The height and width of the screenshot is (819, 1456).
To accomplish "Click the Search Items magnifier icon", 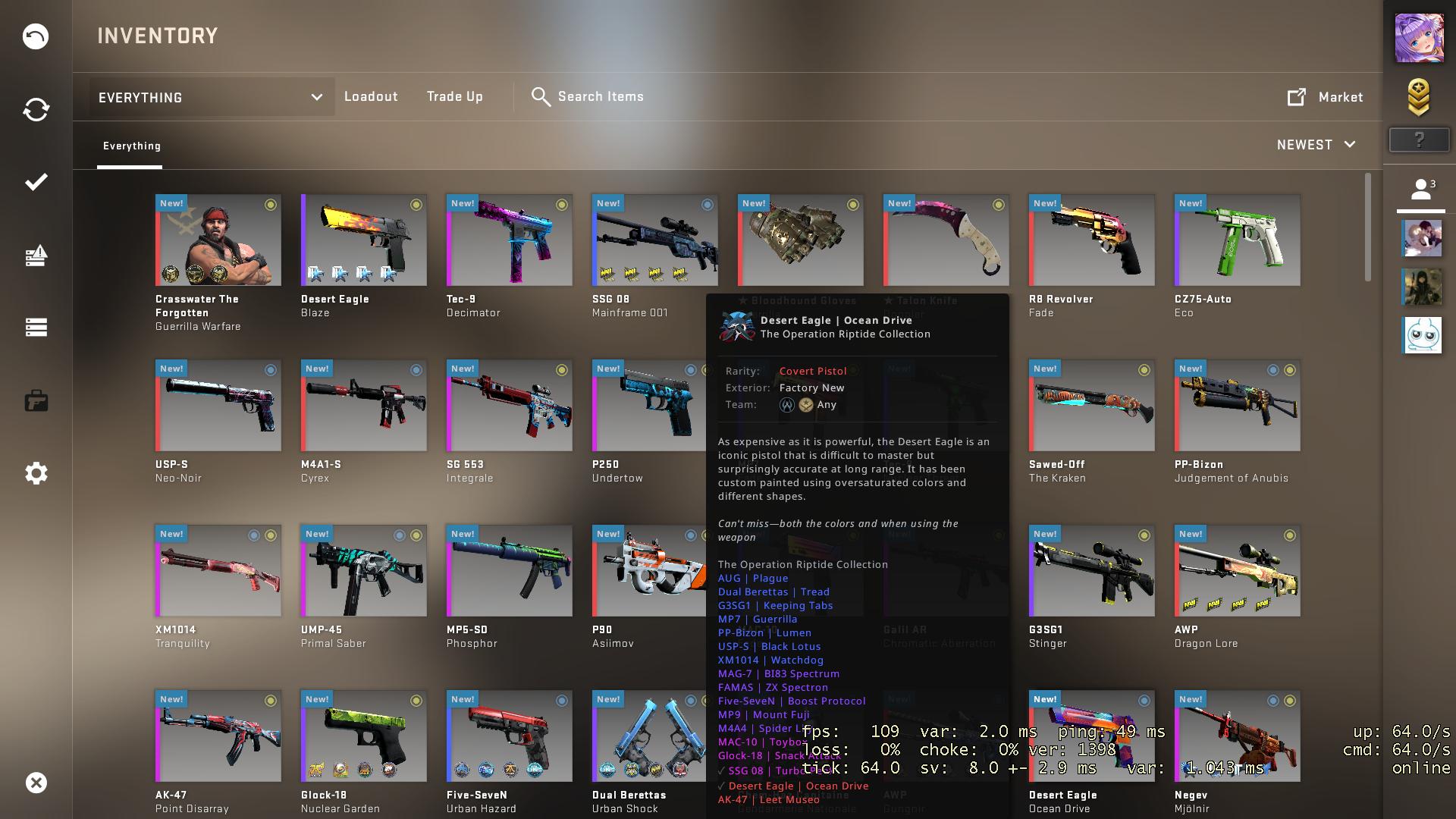I will 541,96.
